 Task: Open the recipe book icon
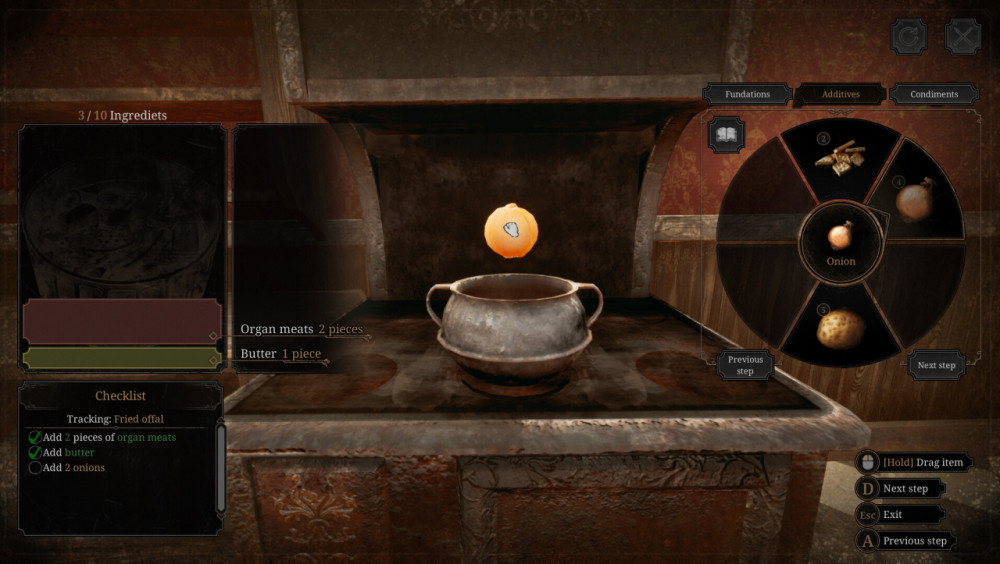pyautogui.click(x=725, y=134)
